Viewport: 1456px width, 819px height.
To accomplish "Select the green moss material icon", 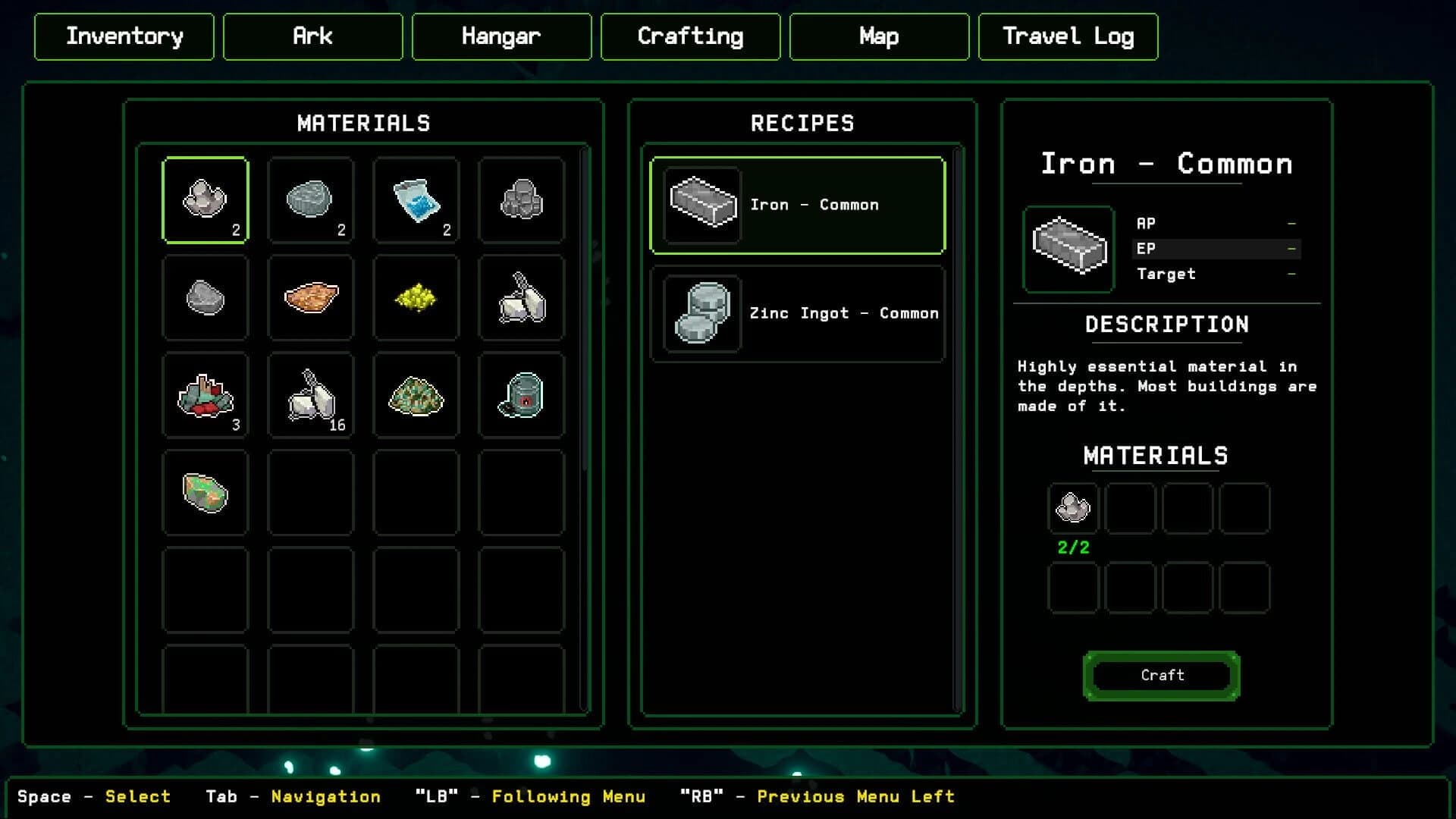I will [x=416, y=394].
